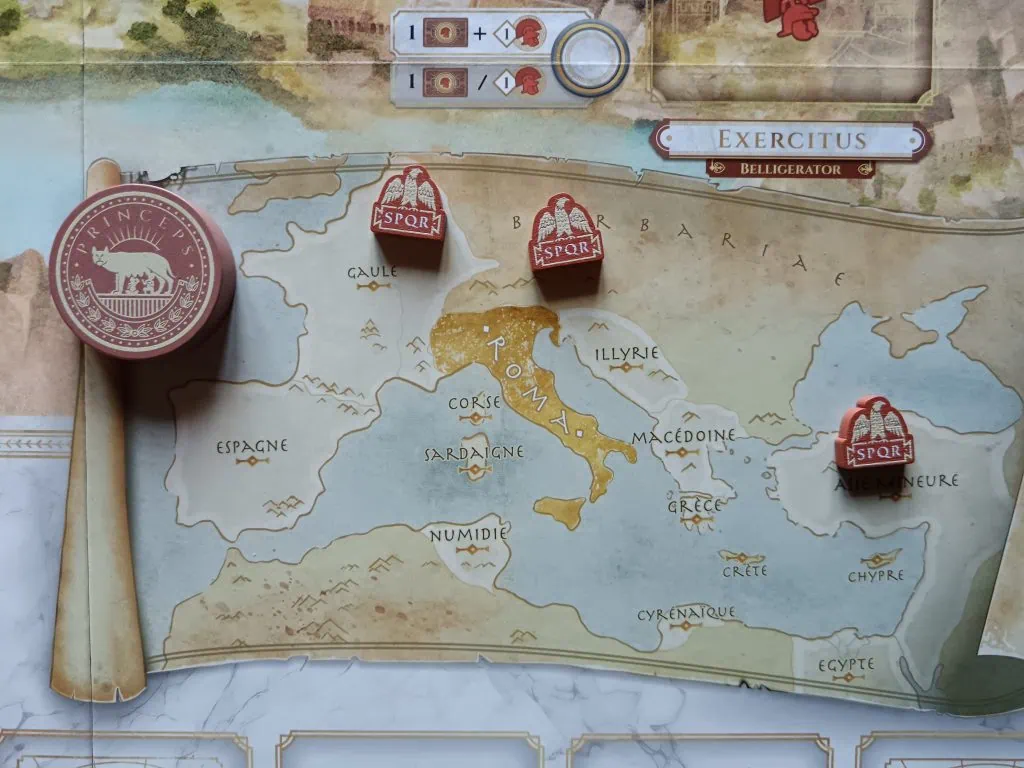Select the empty circular action space

tap(590, 56)
